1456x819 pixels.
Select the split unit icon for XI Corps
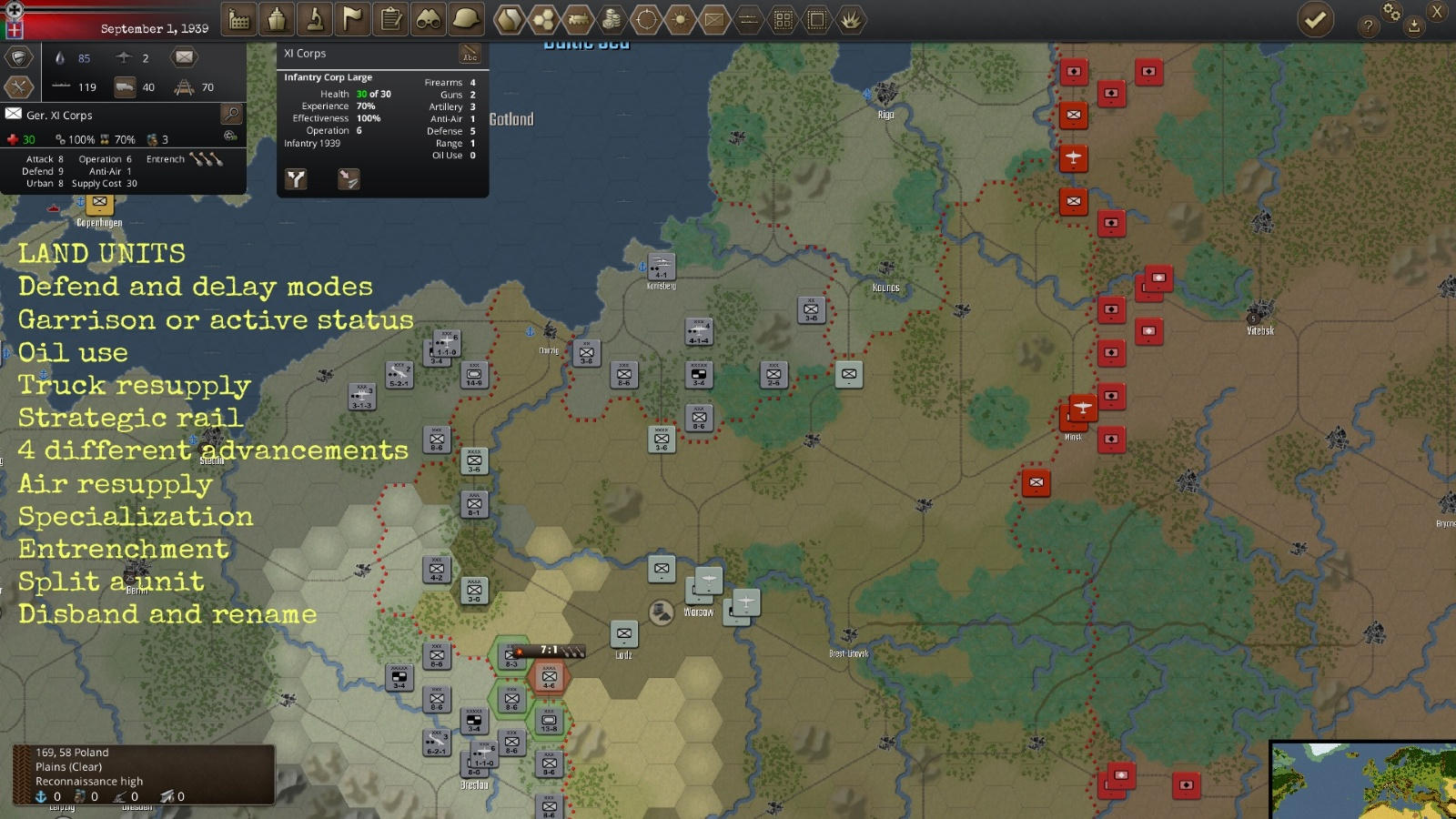point(297,178)
